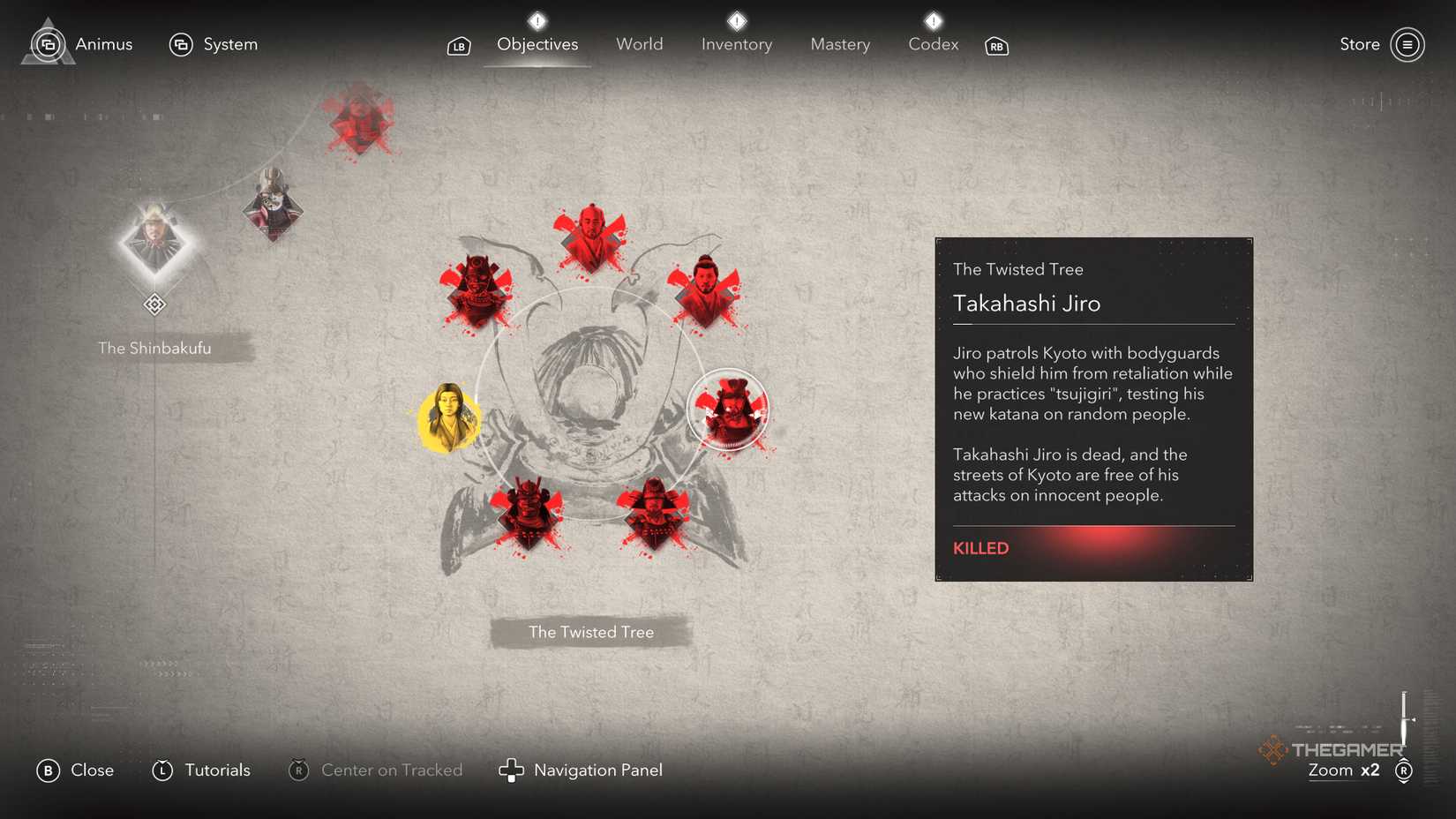1456x819 pixels.
Task: Open Tutorials
Action: (x=201, y=770)
